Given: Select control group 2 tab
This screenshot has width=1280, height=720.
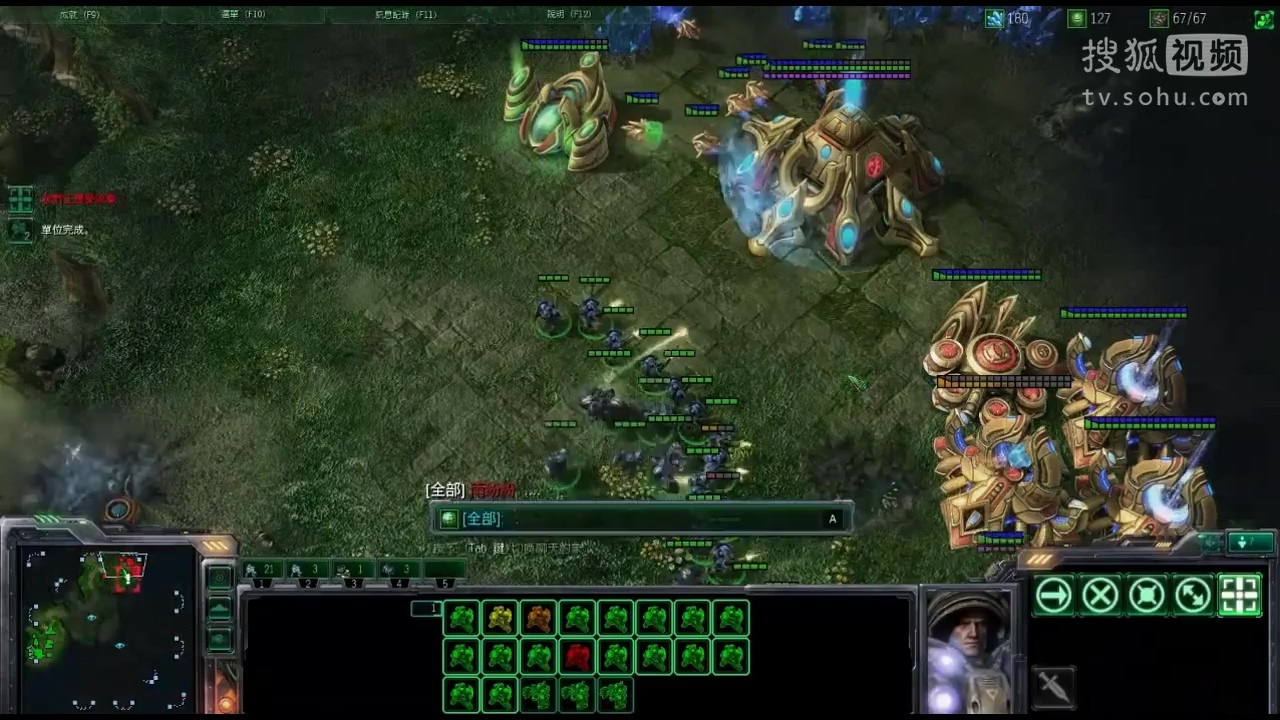Looking at the screenshot, I should tap(307, 570).
